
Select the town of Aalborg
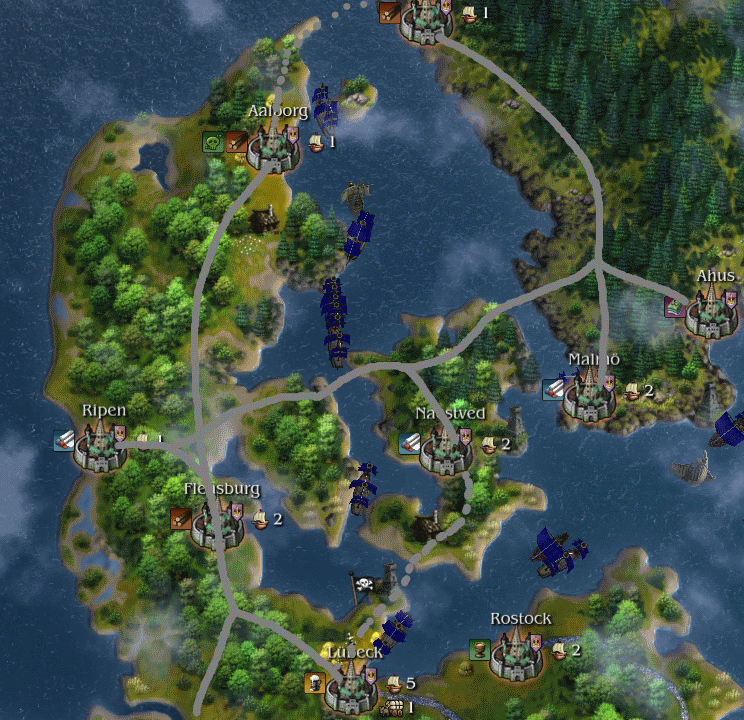pyautogui.click(x=272, y=149)
